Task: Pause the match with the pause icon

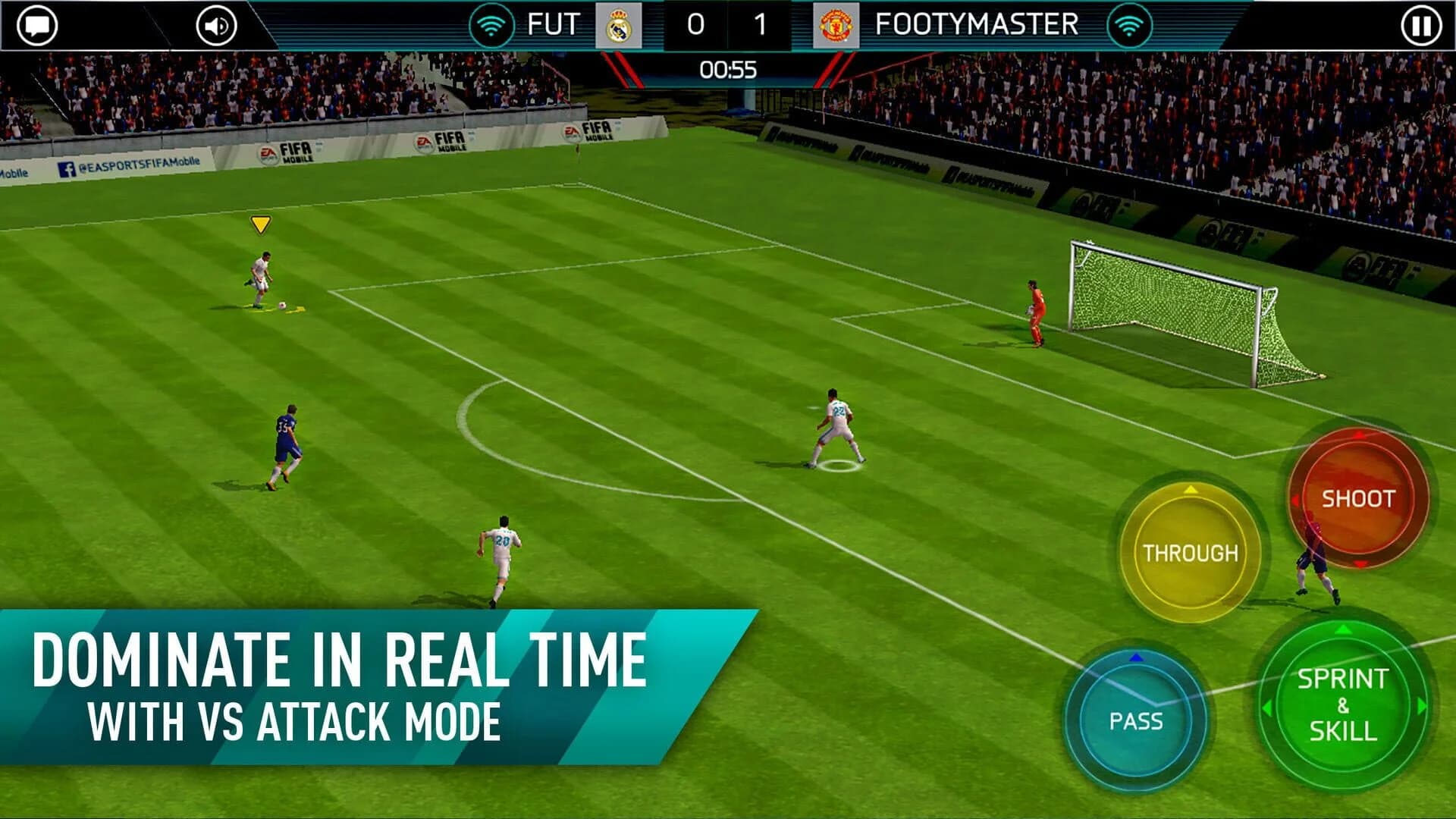Action: [1417, 24]
